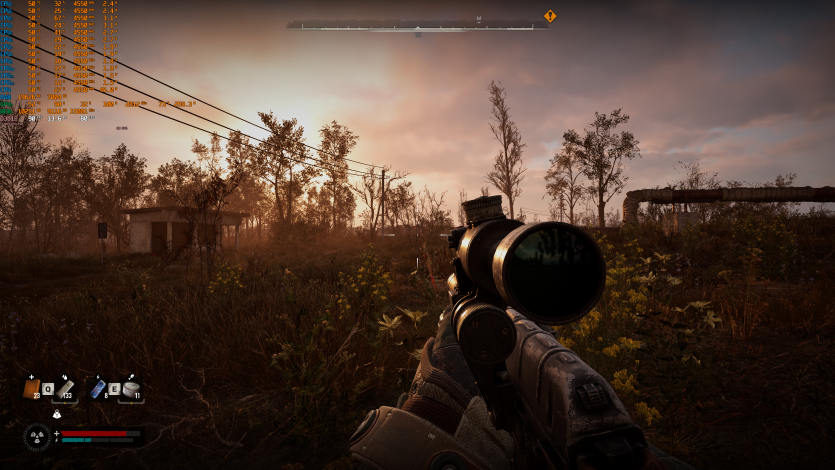Click the radiation indicator dial
The height and width of the screenshot is (470, 835).
click(x=37, y=436)
